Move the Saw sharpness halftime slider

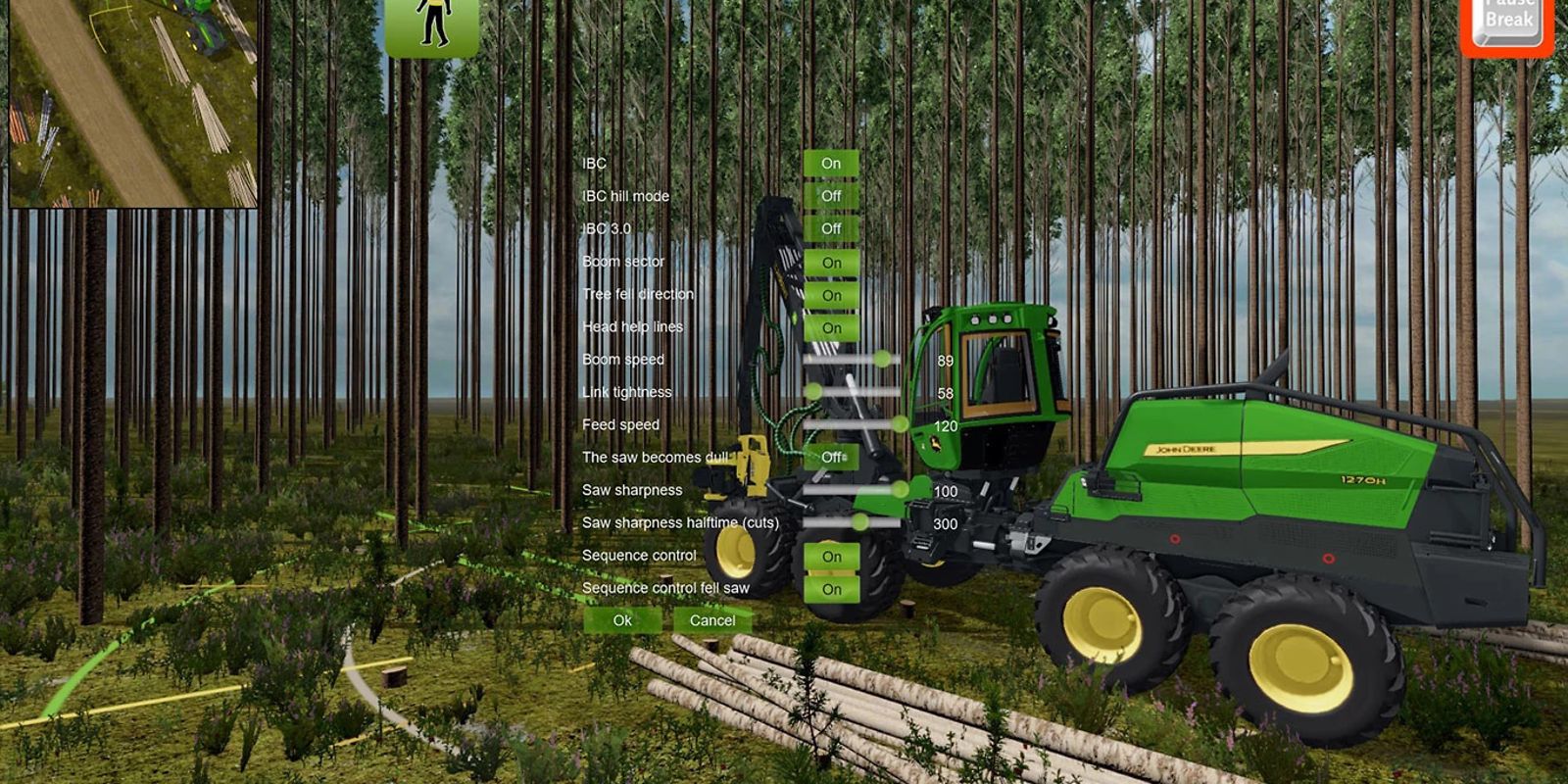coord(862,522)
